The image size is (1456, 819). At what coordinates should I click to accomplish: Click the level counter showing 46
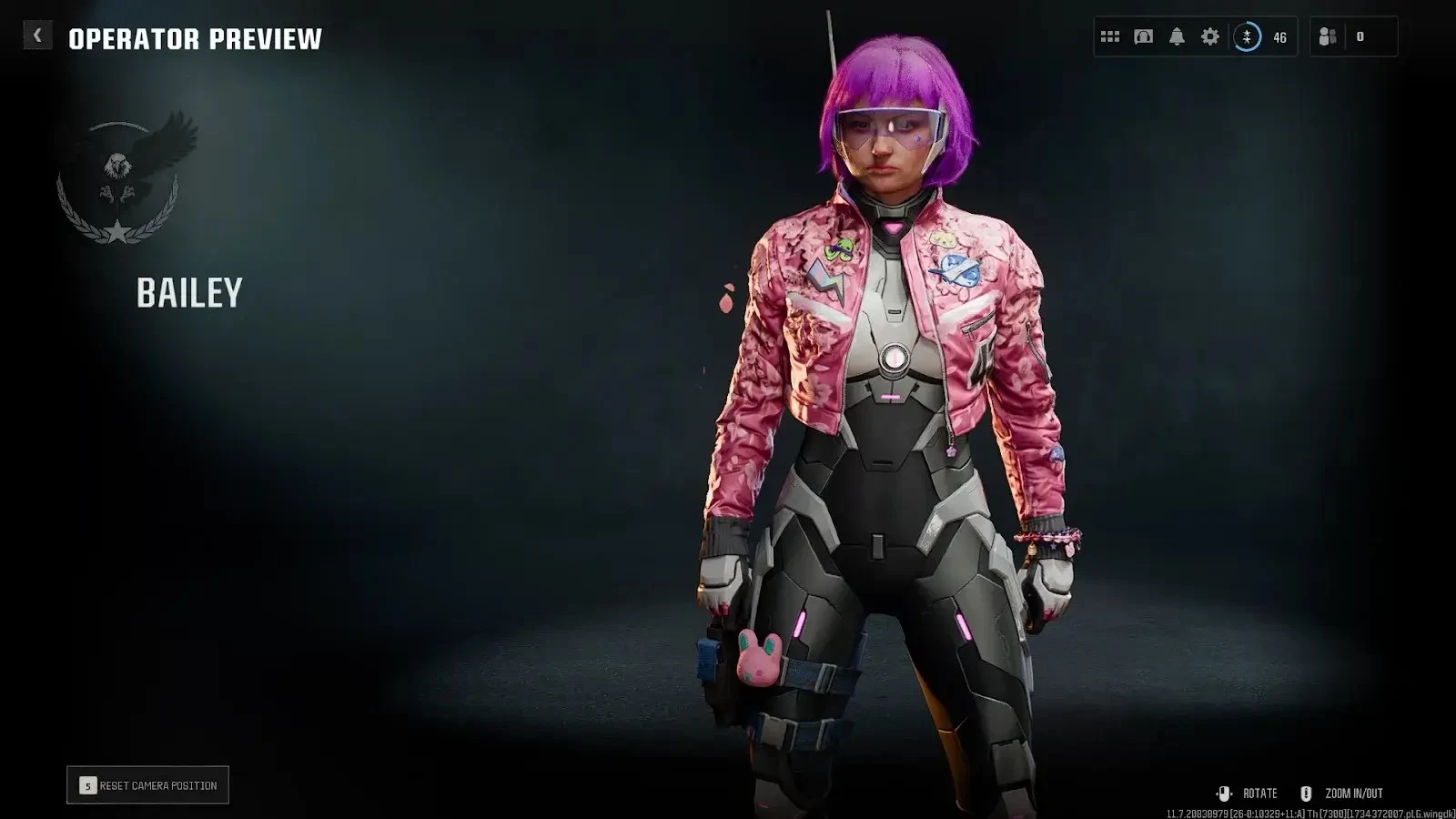[x=1279, y=37]
